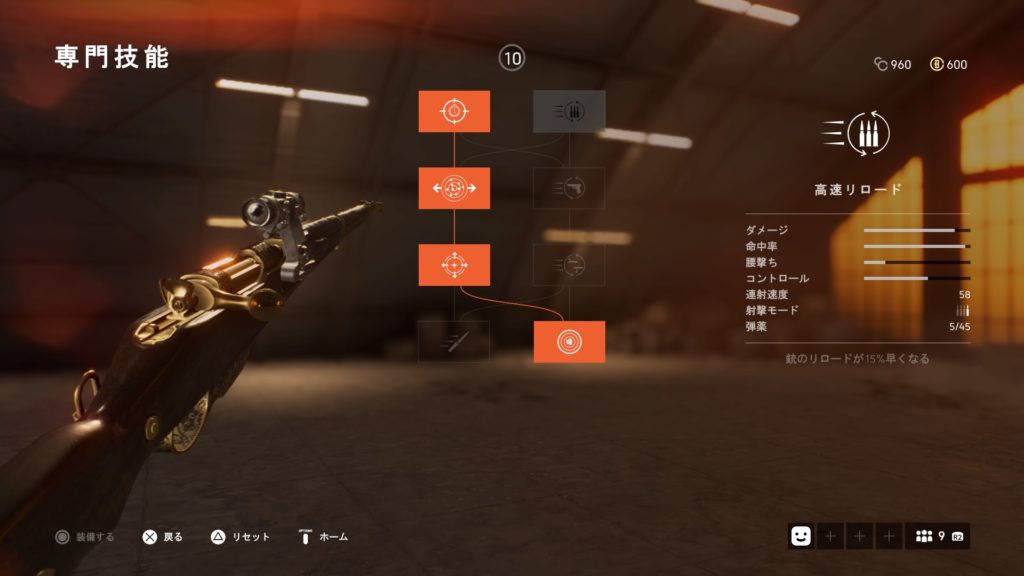This screenshot has height=576, width=1024.
Task: Select the crosshair with four arrows node
Action: tap(454, 265)
